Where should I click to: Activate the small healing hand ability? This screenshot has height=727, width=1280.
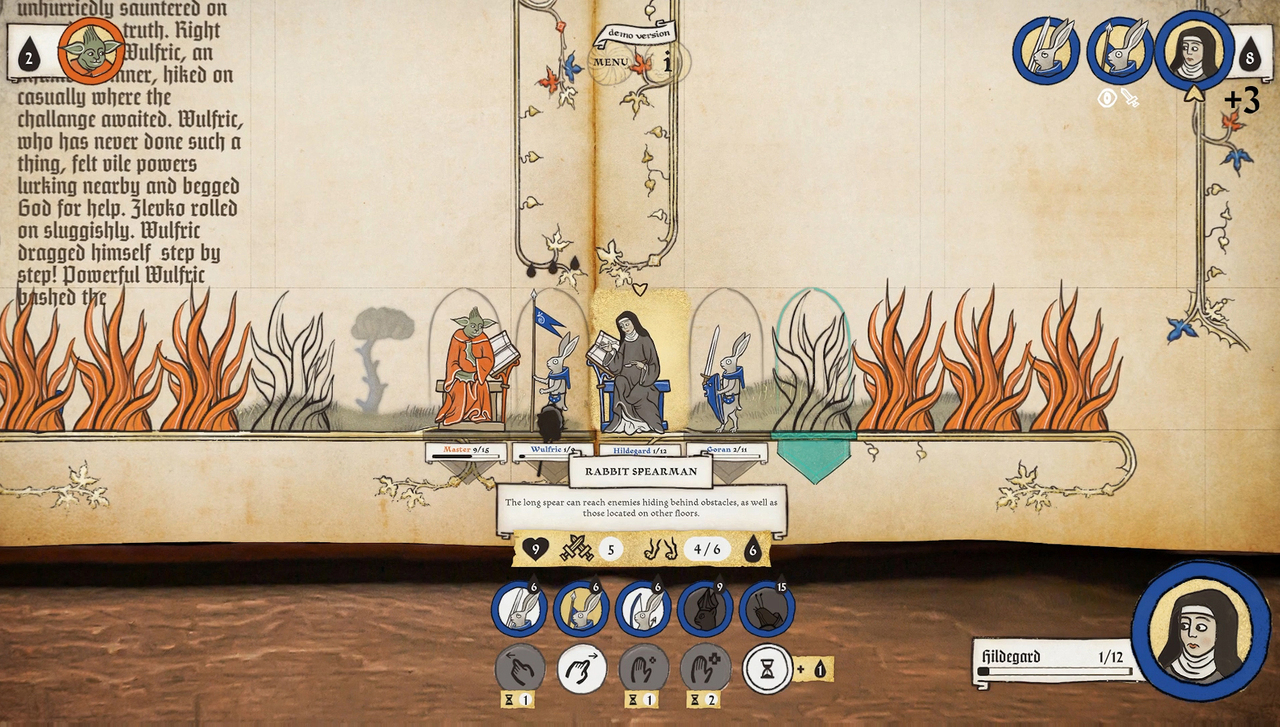tap(644, 668)
